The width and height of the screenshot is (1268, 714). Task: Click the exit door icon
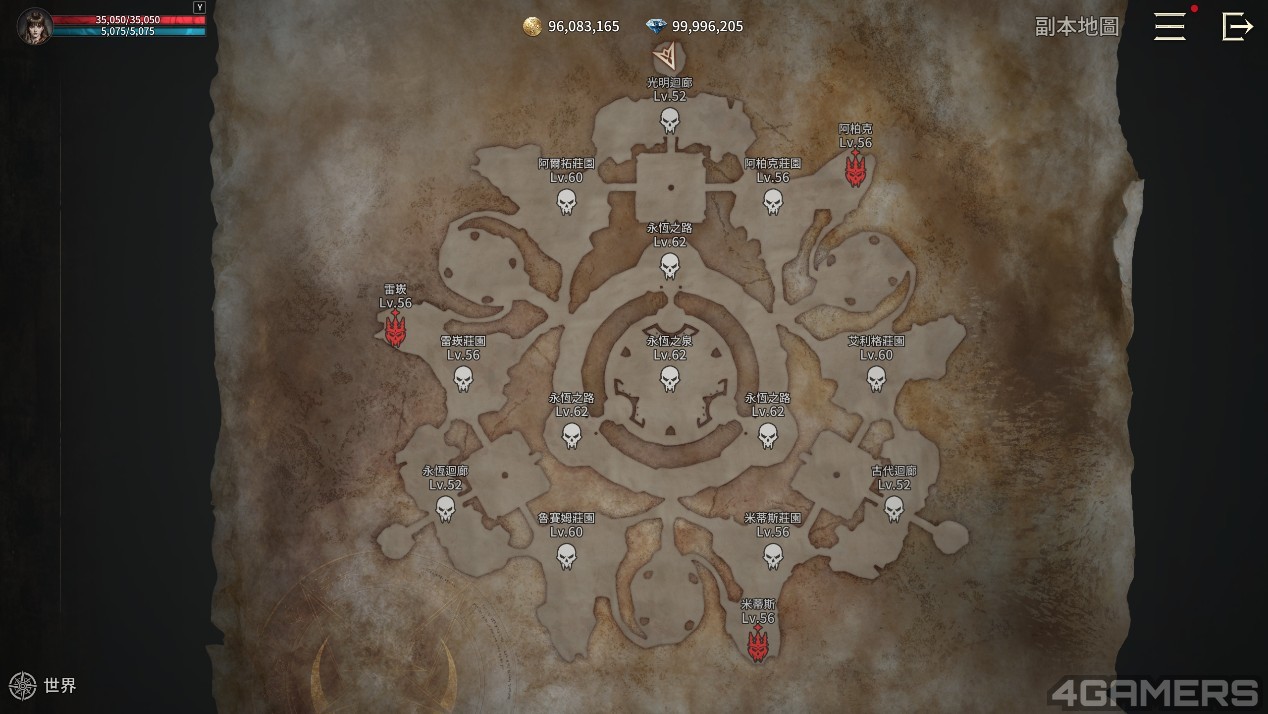(x=1237, y=26)
